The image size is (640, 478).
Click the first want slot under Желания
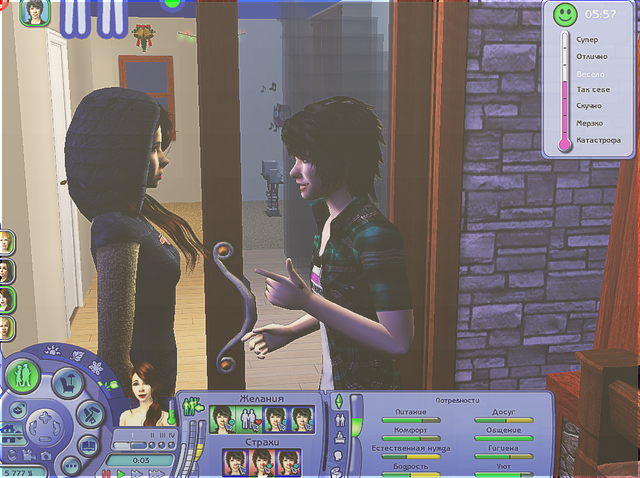[x=222, y=419]
